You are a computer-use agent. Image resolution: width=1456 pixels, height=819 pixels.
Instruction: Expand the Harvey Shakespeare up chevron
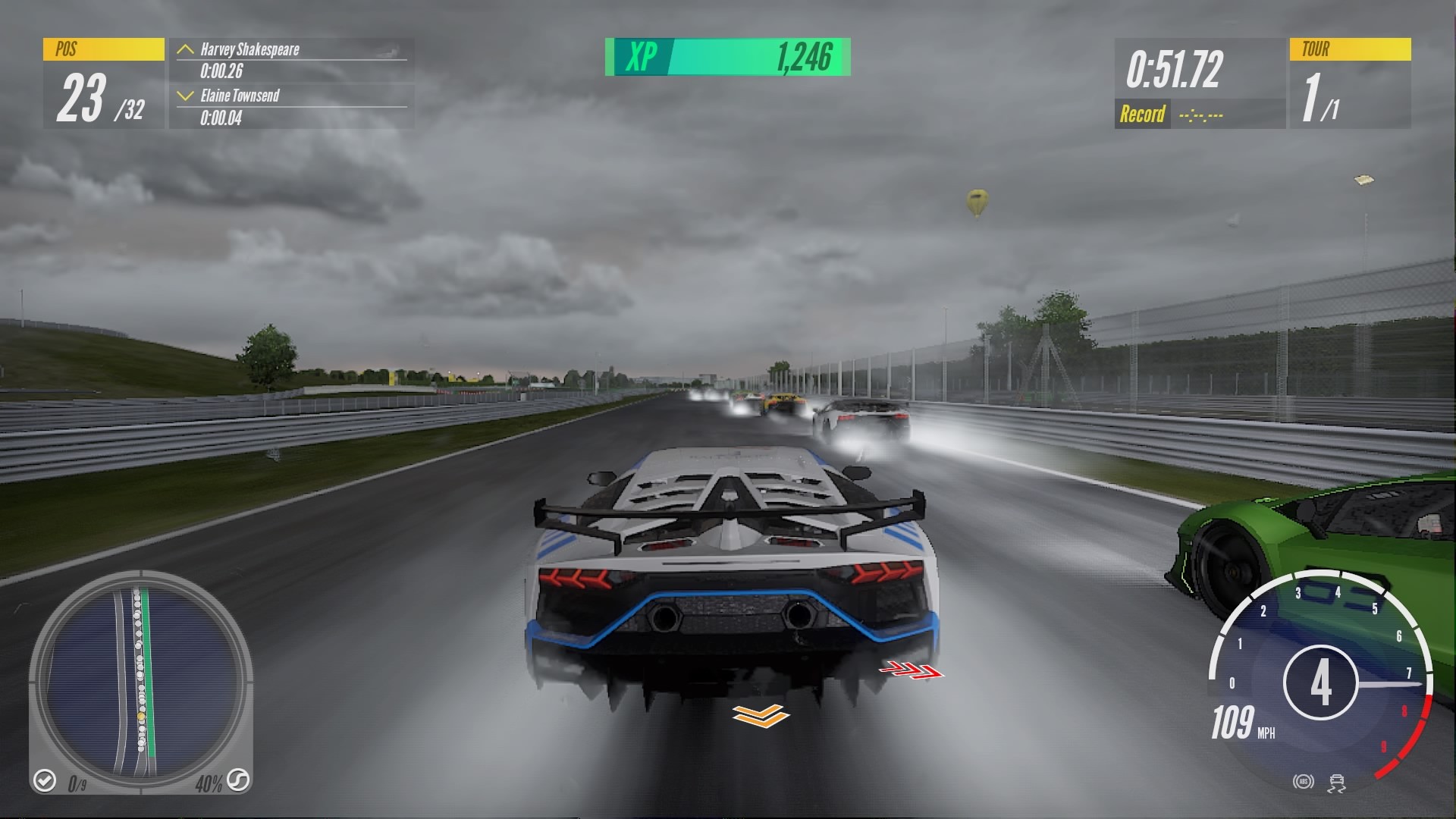click(x=184, y=52)
